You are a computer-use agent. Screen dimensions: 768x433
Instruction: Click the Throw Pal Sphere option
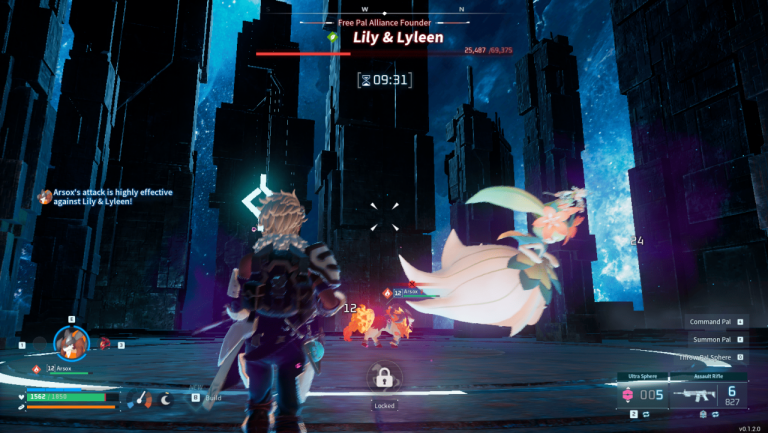[x=712, y=356]
